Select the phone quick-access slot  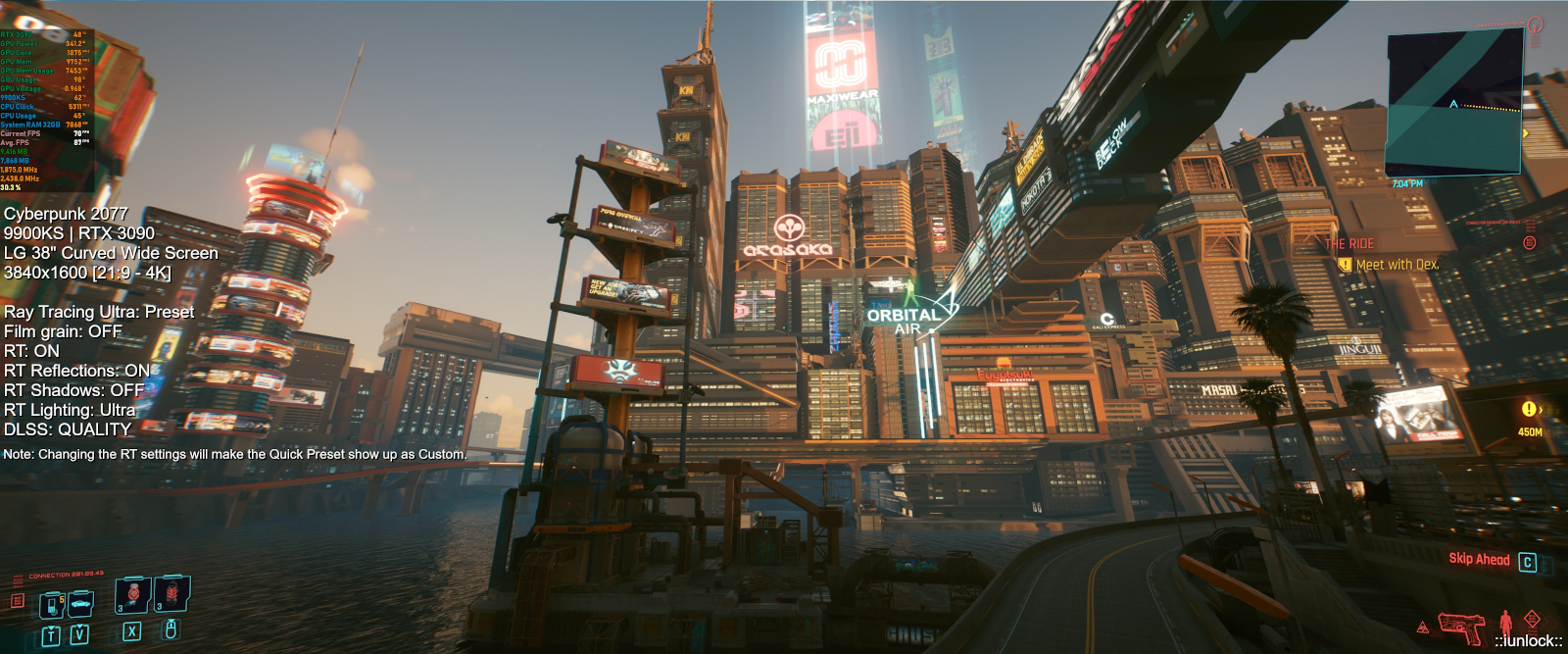pyautogui.click(x=51, y=606)
